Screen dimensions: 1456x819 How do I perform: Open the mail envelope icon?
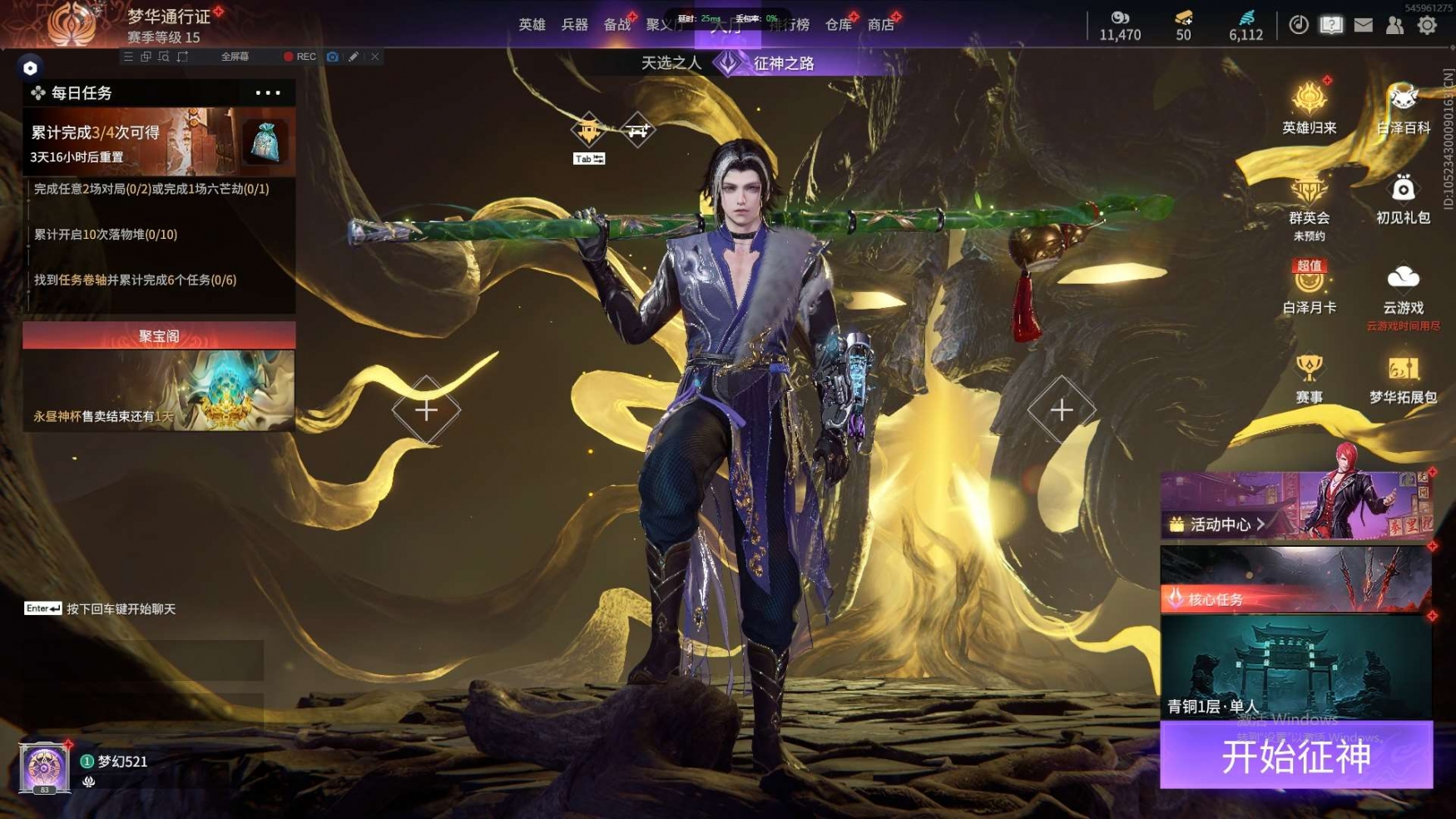1363,25
